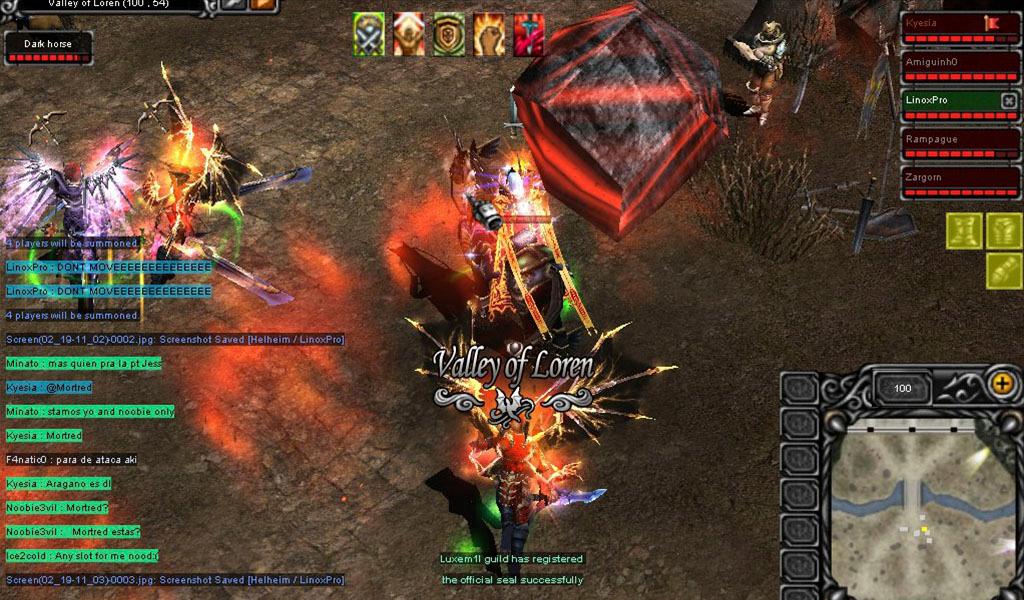Click the yellow boots equipment icon
Viewport: 1024px width, 600px height.
click(x=964, y=231)
